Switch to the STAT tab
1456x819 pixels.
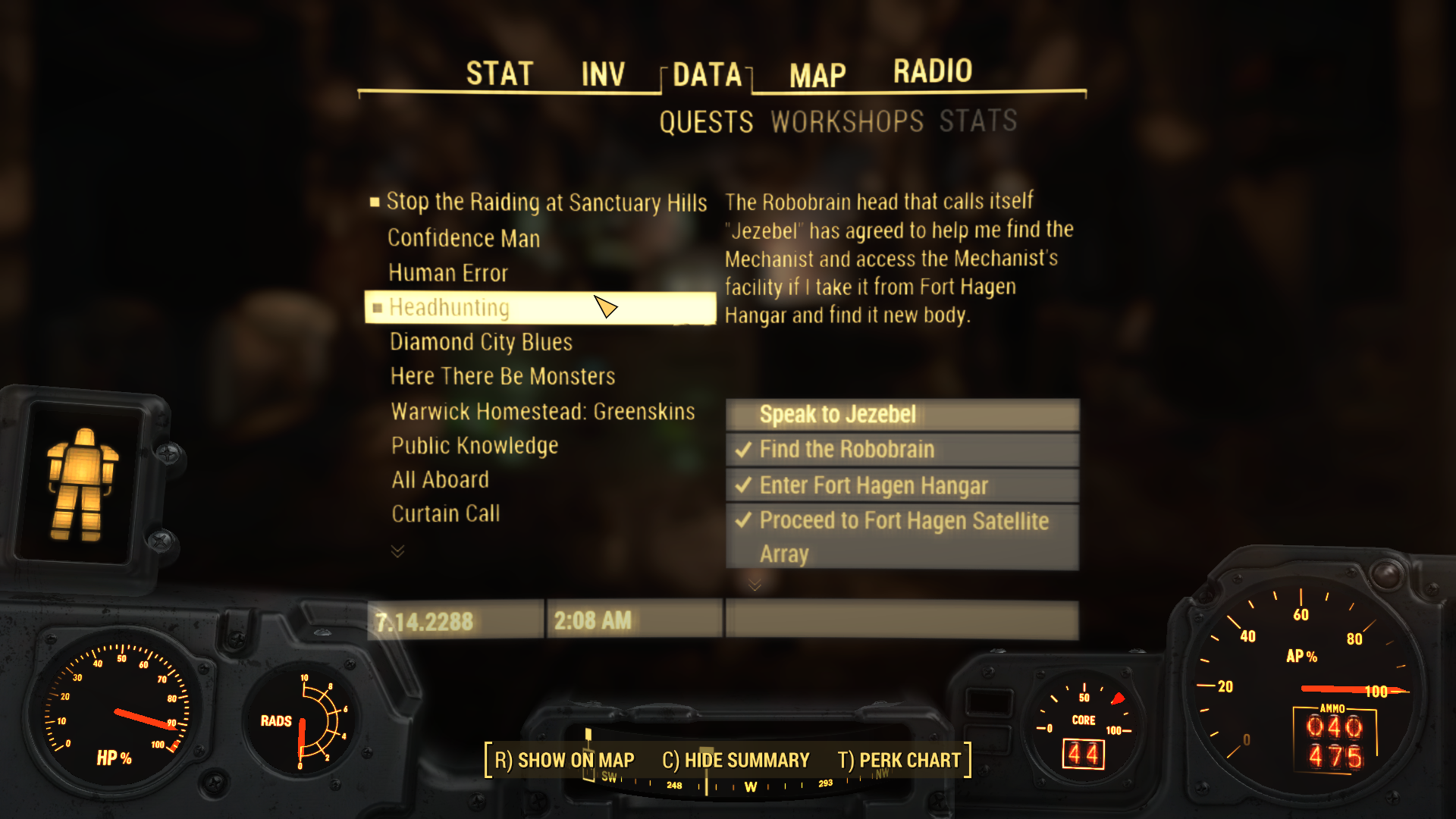tap(499, 74)
